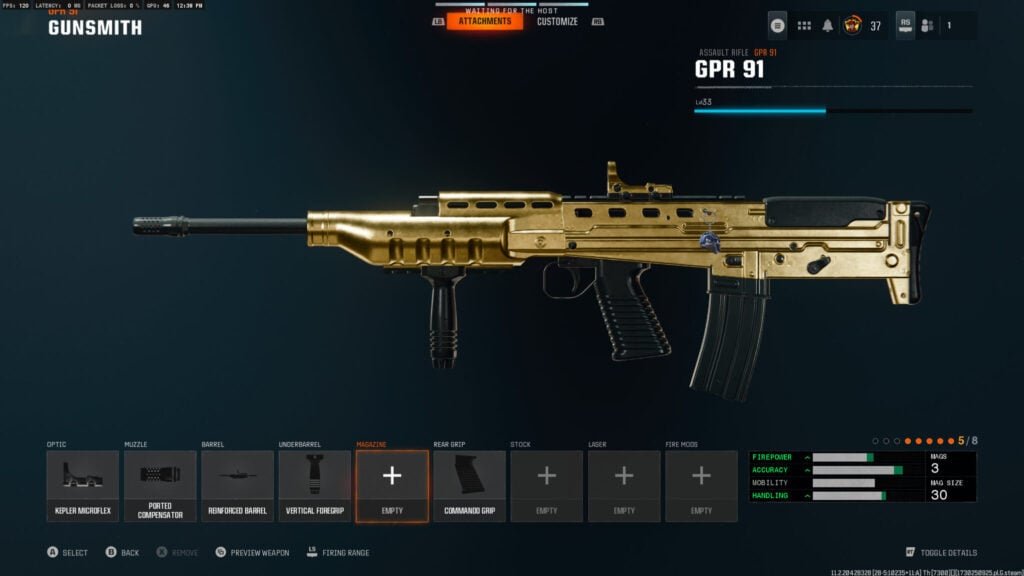Open the grid apps icon
Screen dimensions: 1024x576
(x=804, y=26)
